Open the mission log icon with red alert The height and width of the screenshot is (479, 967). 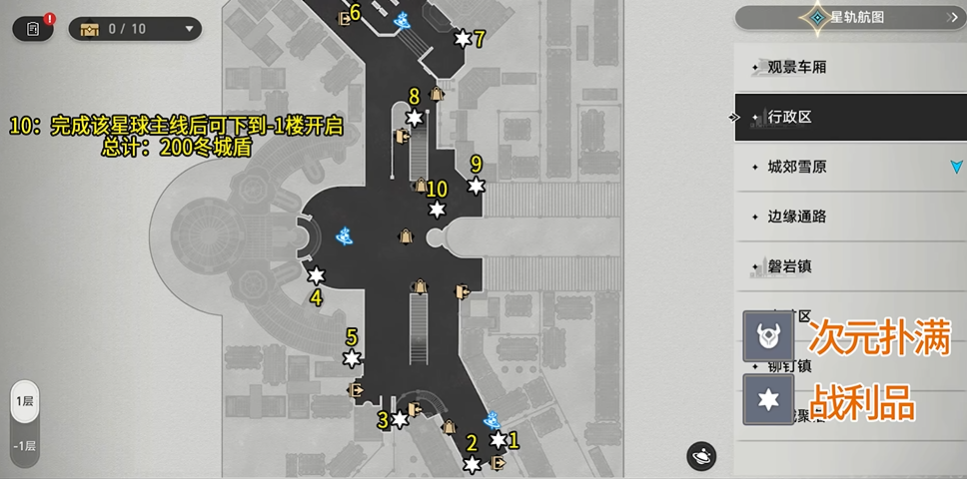click(33, 28)
